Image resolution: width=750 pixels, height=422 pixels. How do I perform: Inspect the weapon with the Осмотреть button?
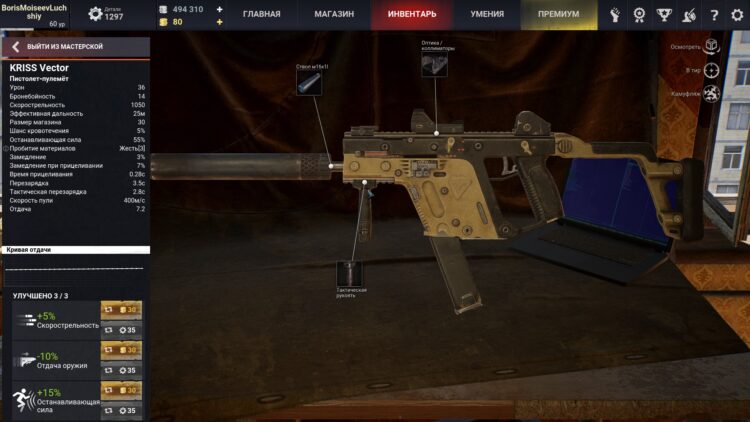(x=710, y=46)
